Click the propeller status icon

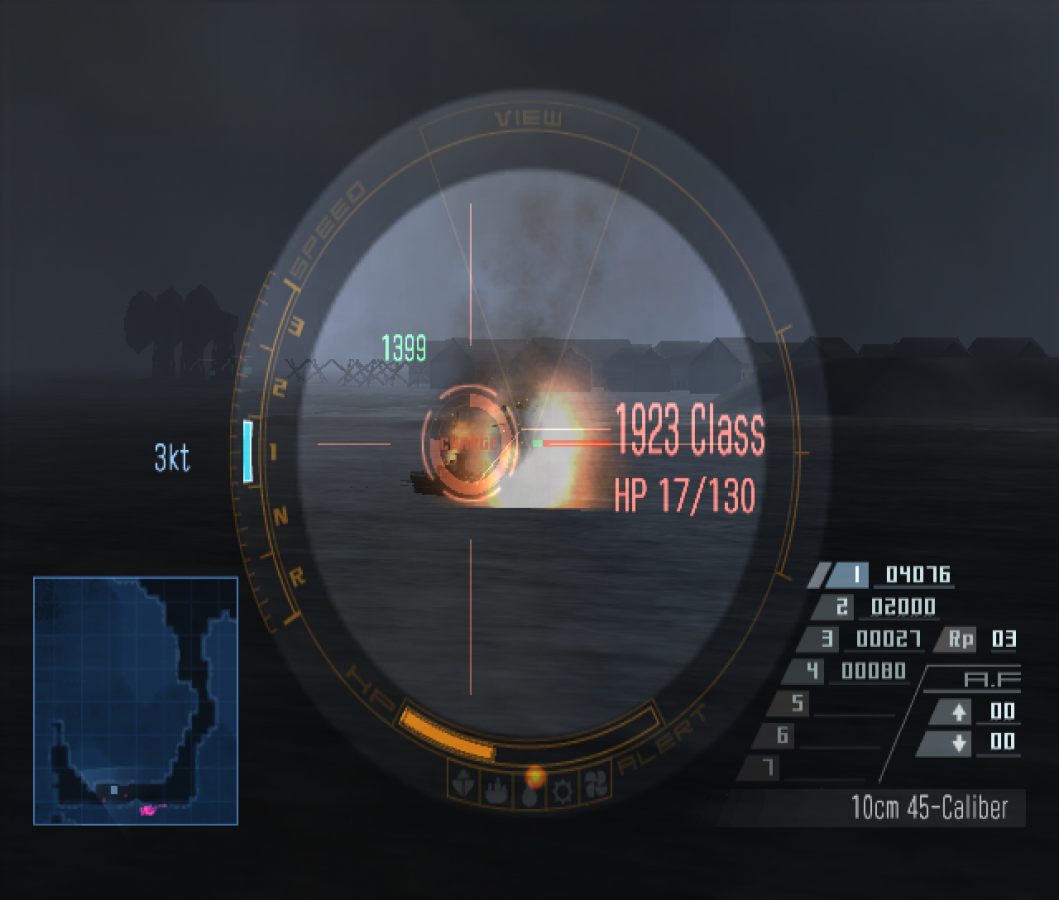(595, 784)
